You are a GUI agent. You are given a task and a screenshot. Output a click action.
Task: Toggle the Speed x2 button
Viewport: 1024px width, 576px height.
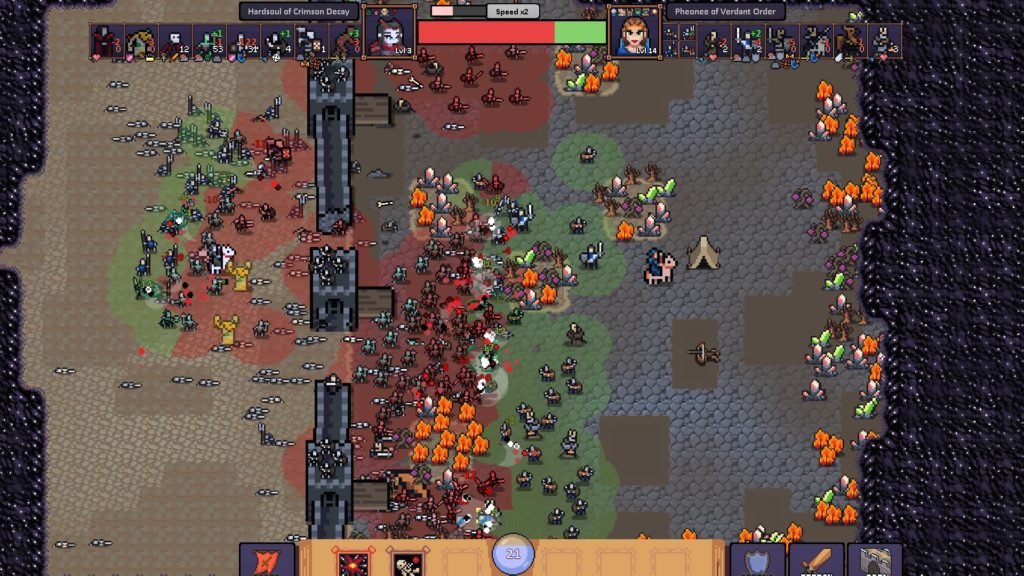click(514, 12)
